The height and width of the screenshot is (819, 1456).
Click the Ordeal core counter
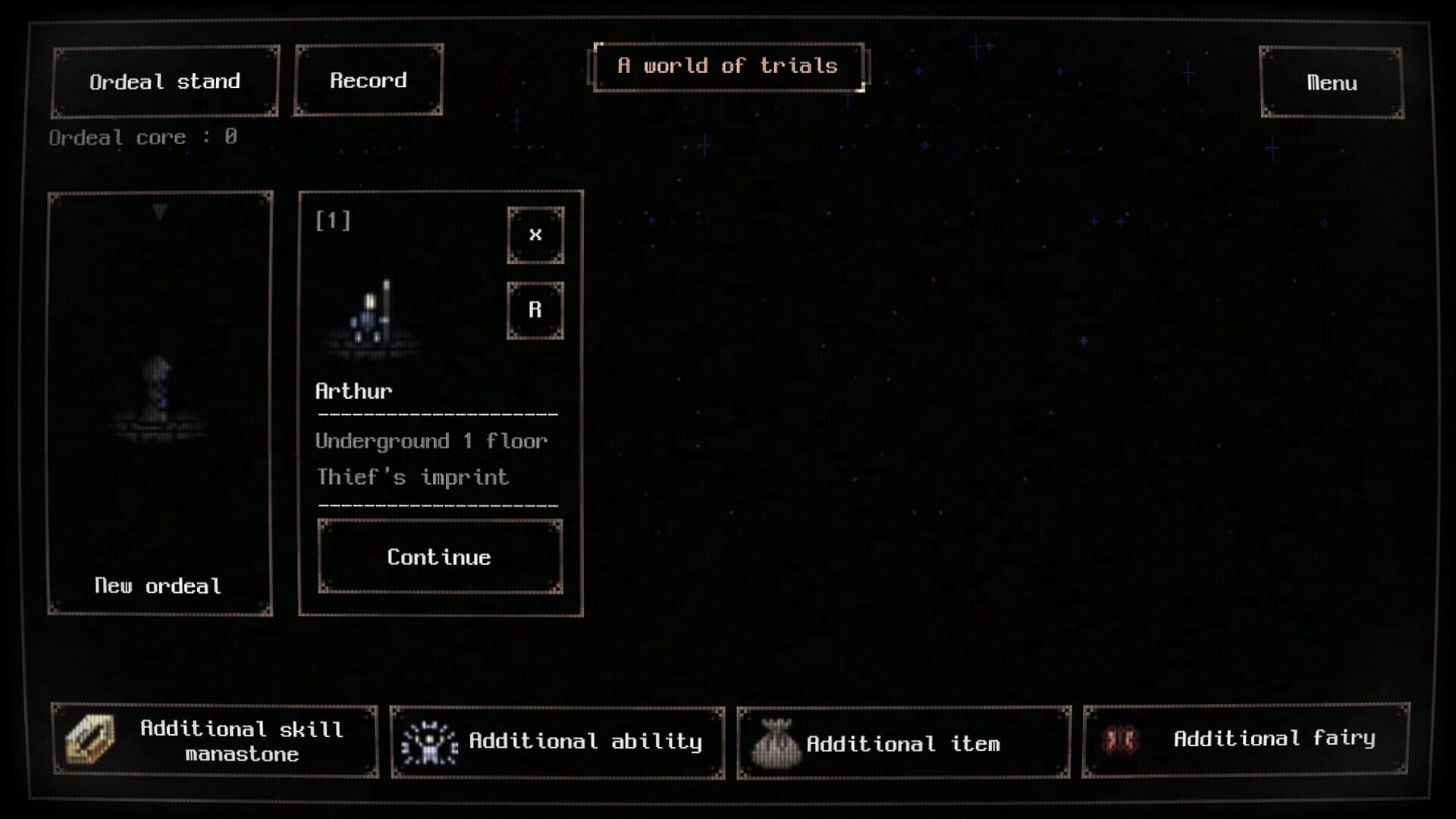pos(143,137)
